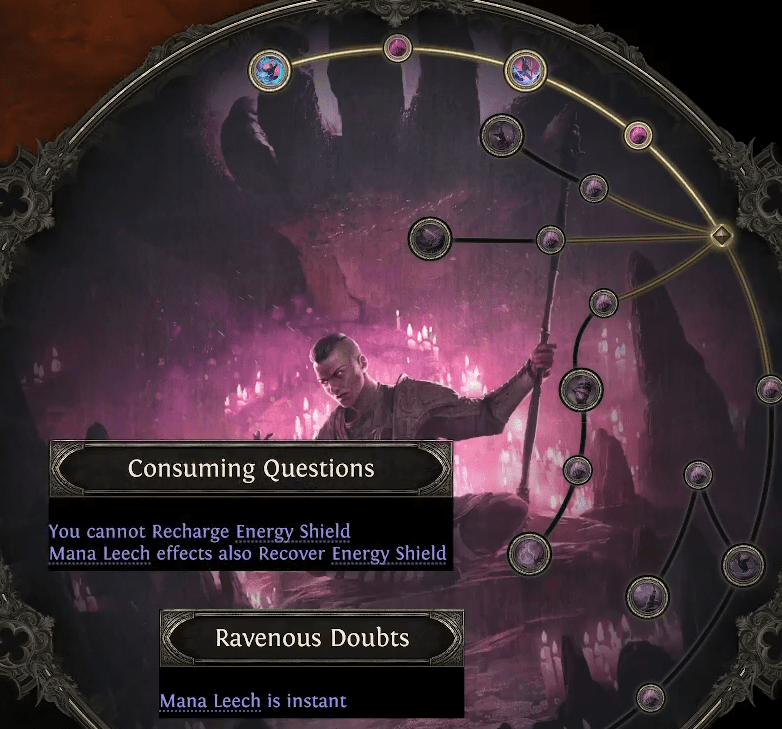
Task: Select the small node on the horizontal path
Action: pyautogui.click(x=550, y=239)
